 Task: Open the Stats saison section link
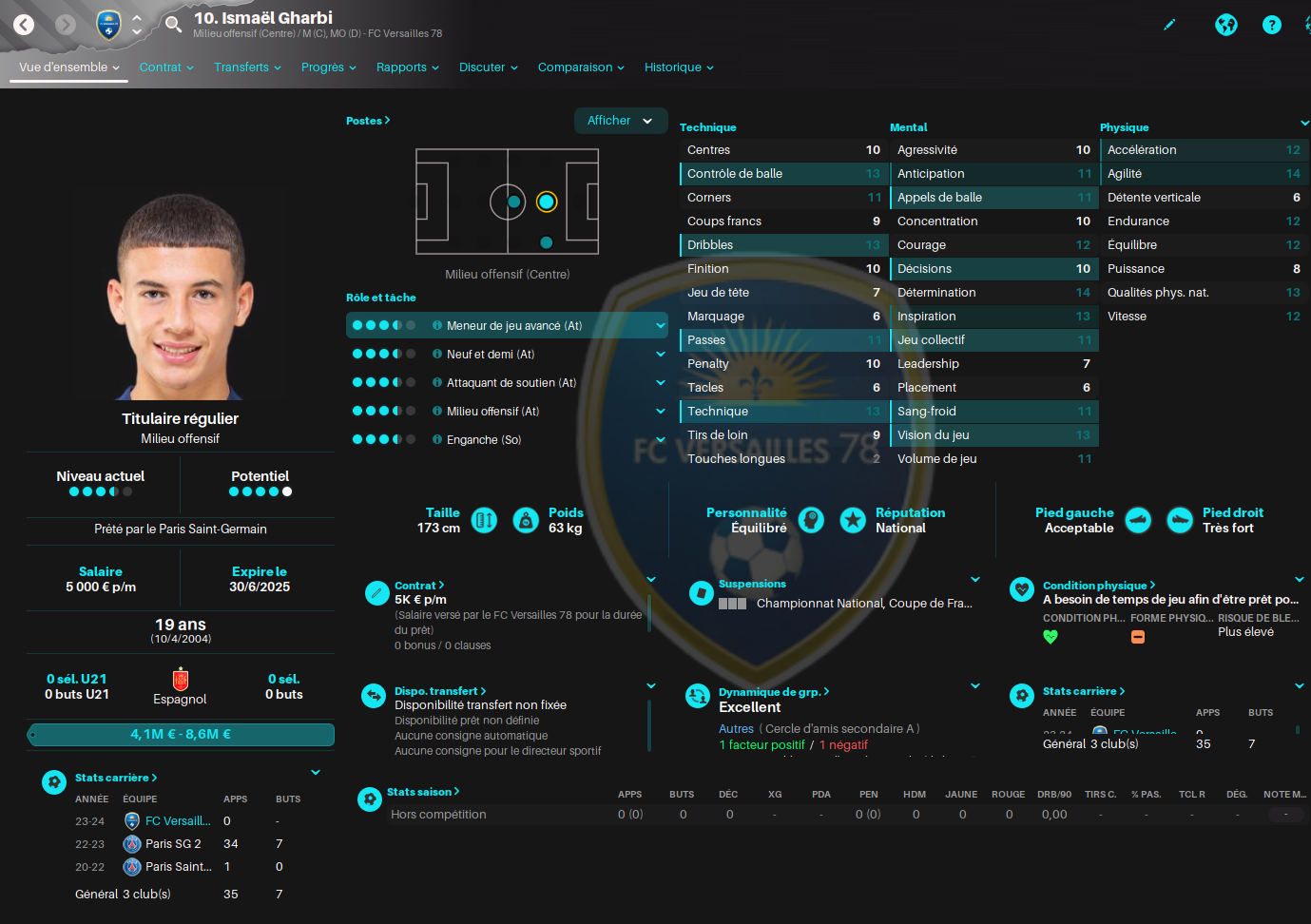(423, 792)
